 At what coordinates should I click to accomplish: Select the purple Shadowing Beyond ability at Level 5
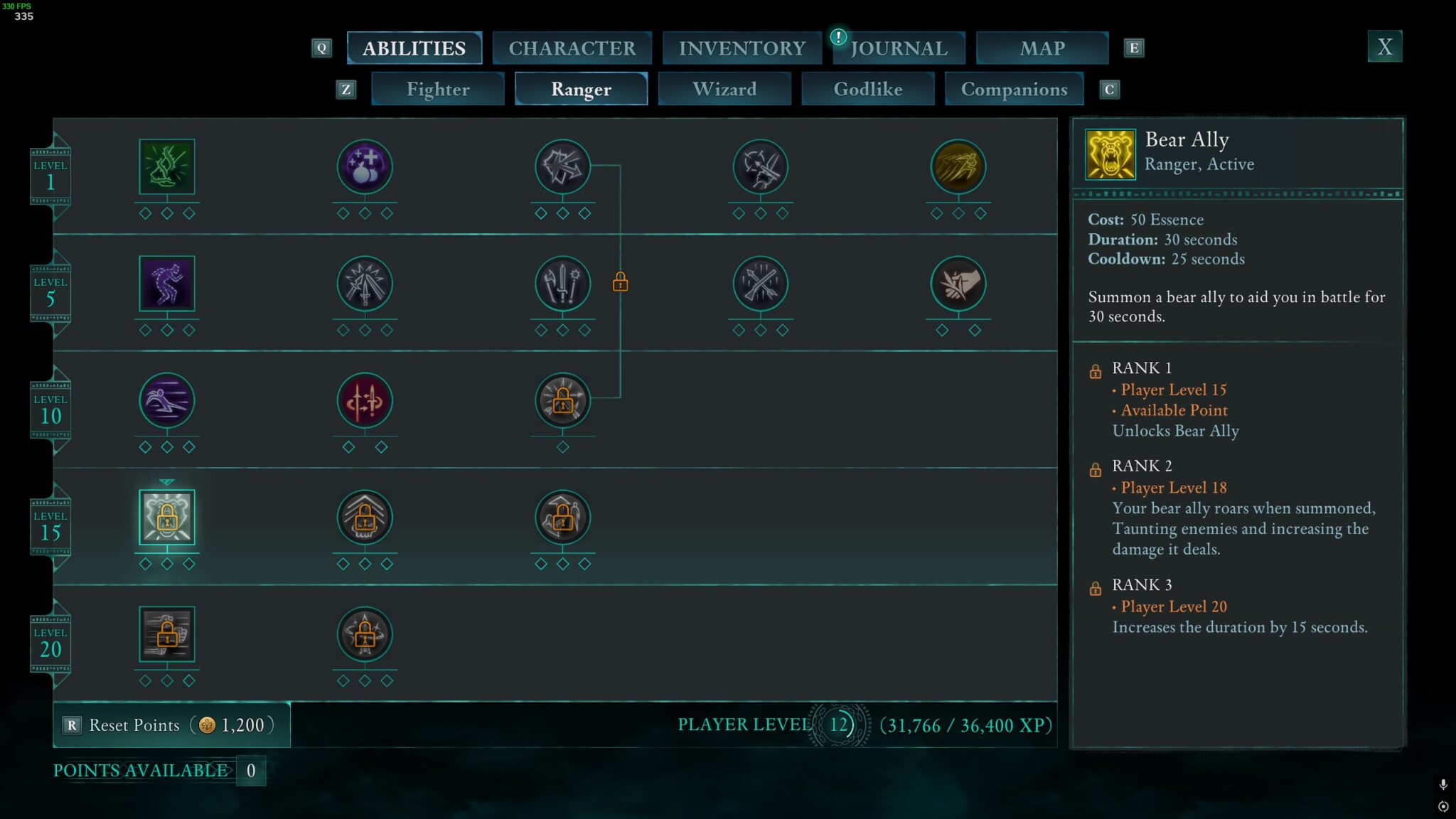pos(167,284)
